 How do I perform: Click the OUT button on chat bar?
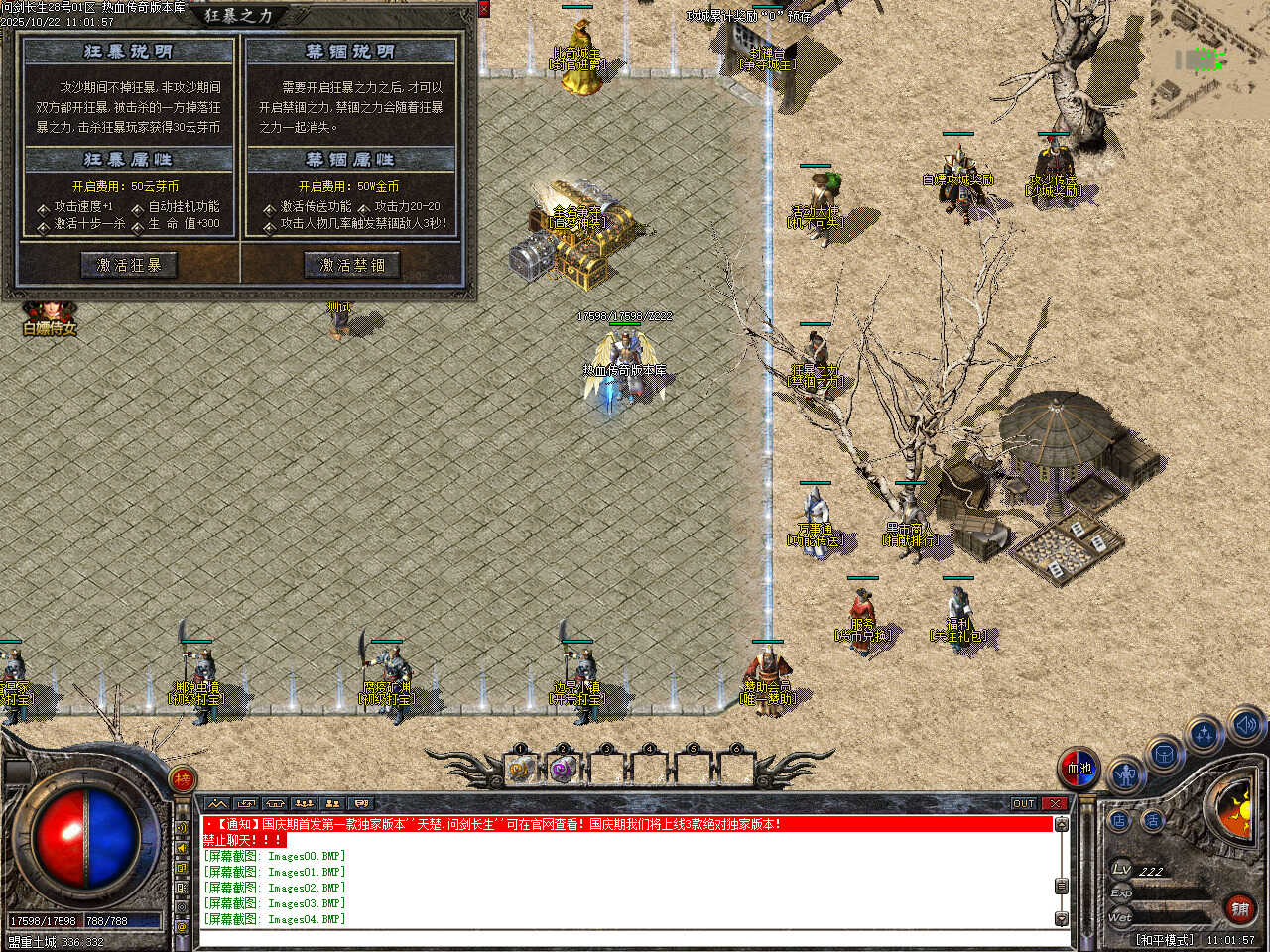tap(1023, 804)
